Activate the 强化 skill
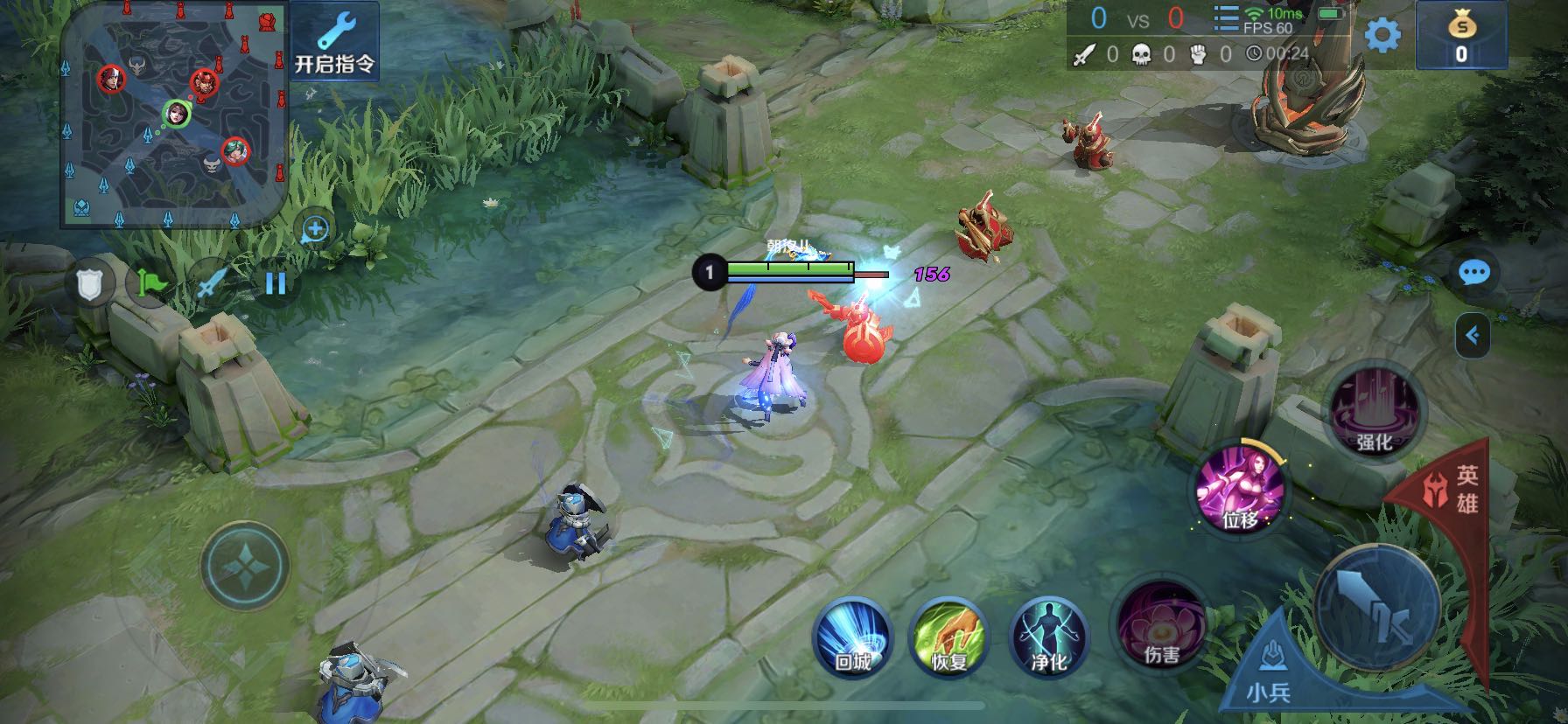 [1374, 413]
